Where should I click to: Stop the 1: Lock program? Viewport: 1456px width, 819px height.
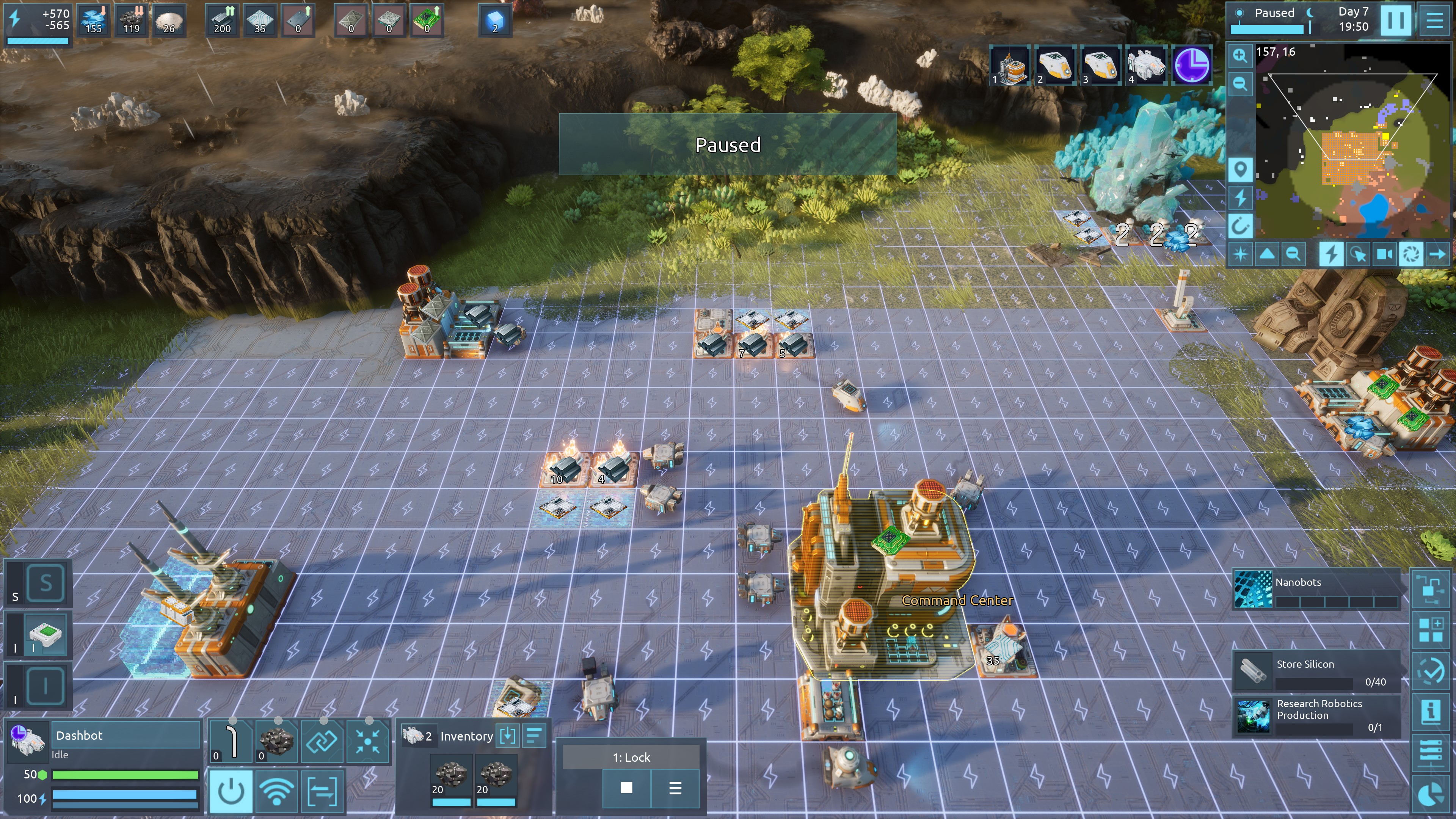[626, 788]
